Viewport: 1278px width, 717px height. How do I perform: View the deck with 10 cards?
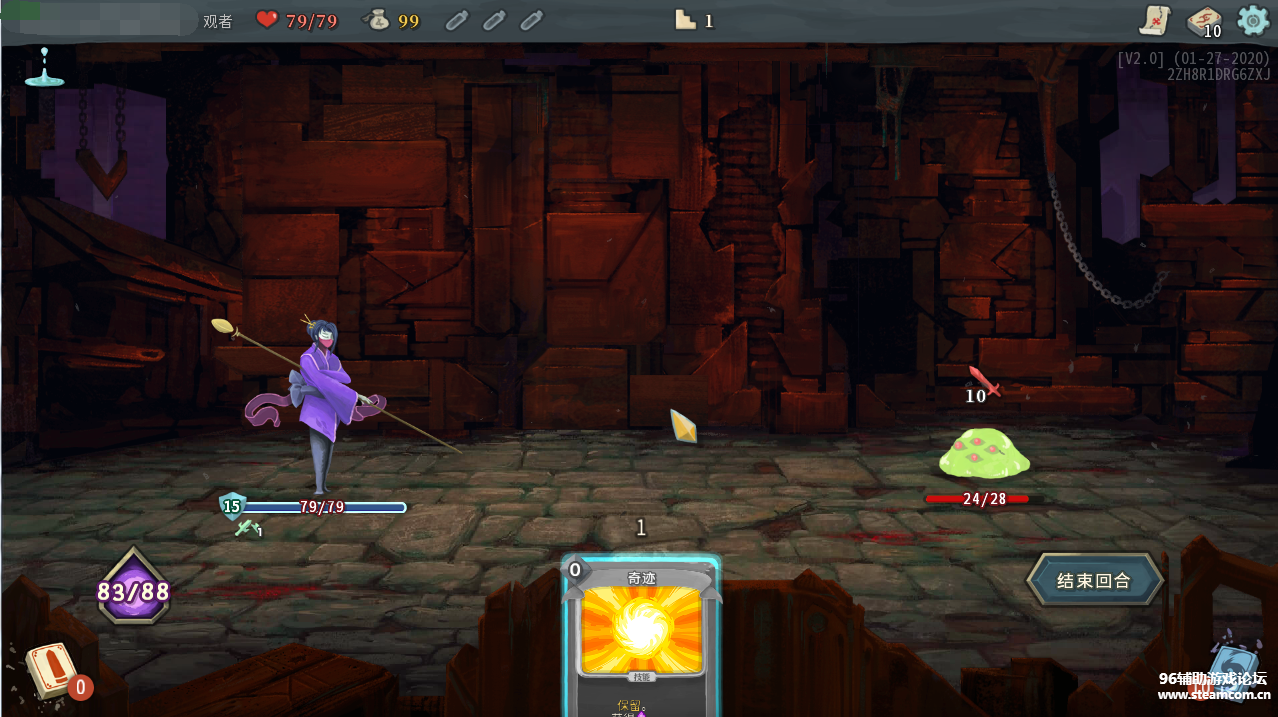[1203, 21]
